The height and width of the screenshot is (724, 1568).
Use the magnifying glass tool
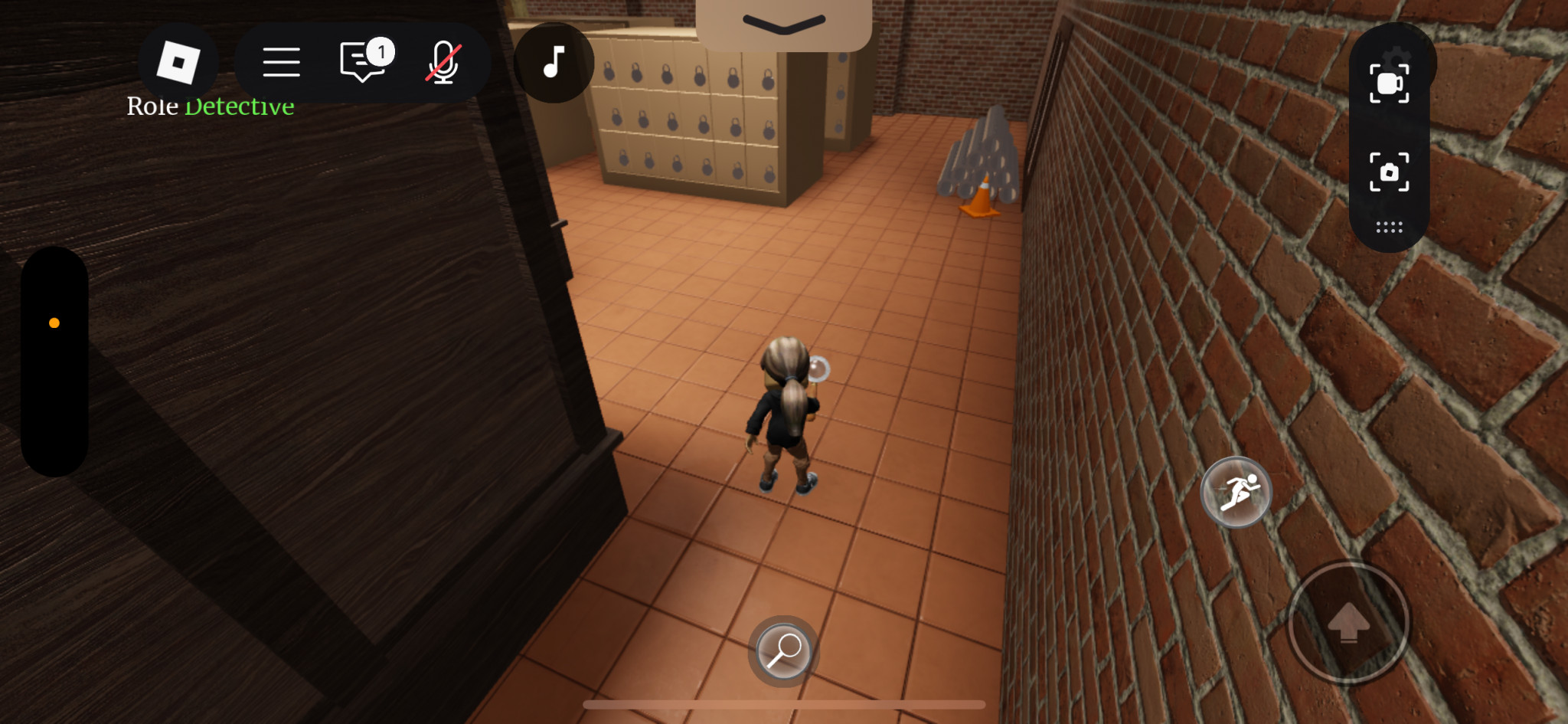[x=783, y=651]
